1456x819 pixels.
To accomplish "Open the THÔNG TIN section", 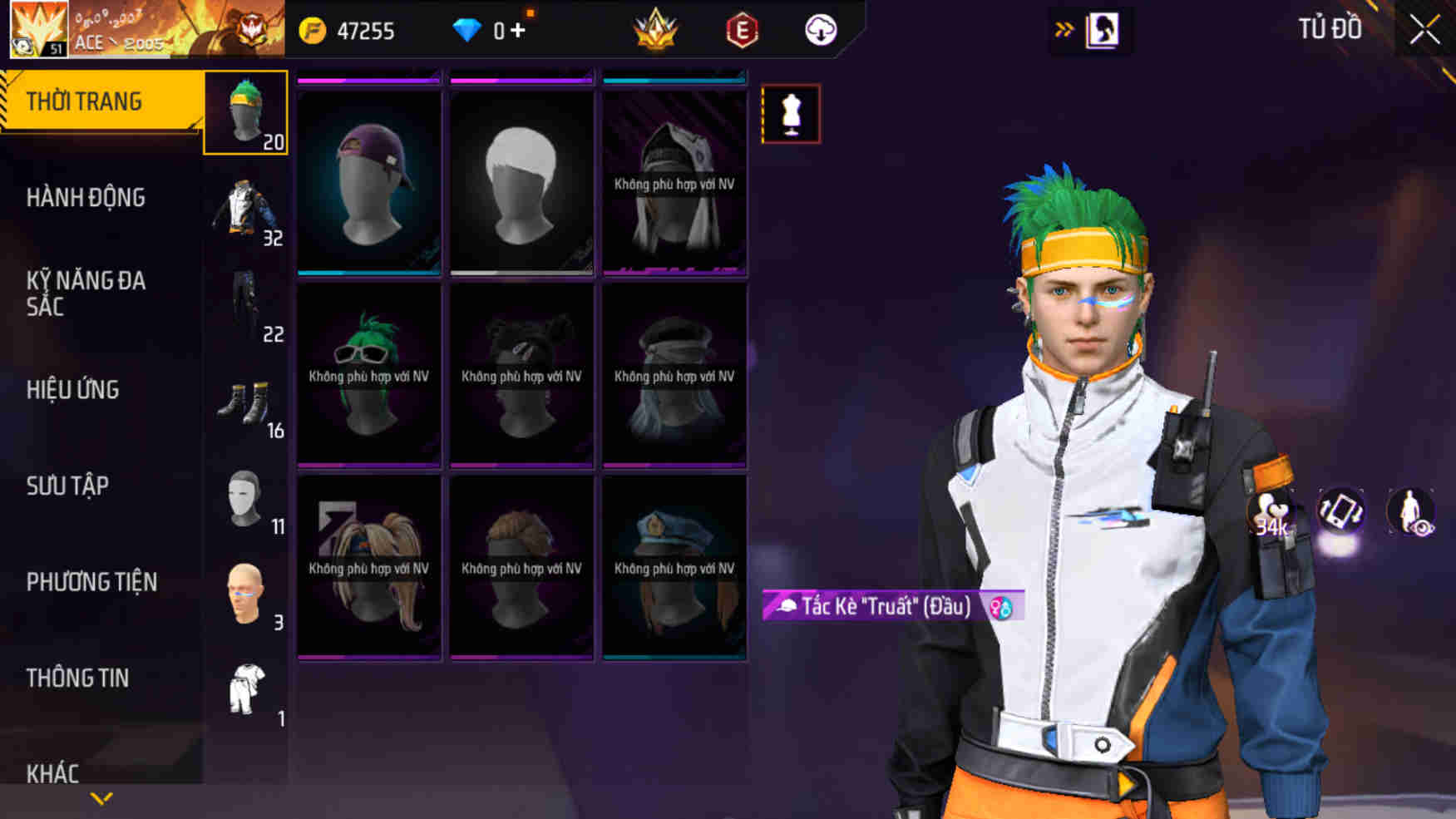I will point(79,678).
